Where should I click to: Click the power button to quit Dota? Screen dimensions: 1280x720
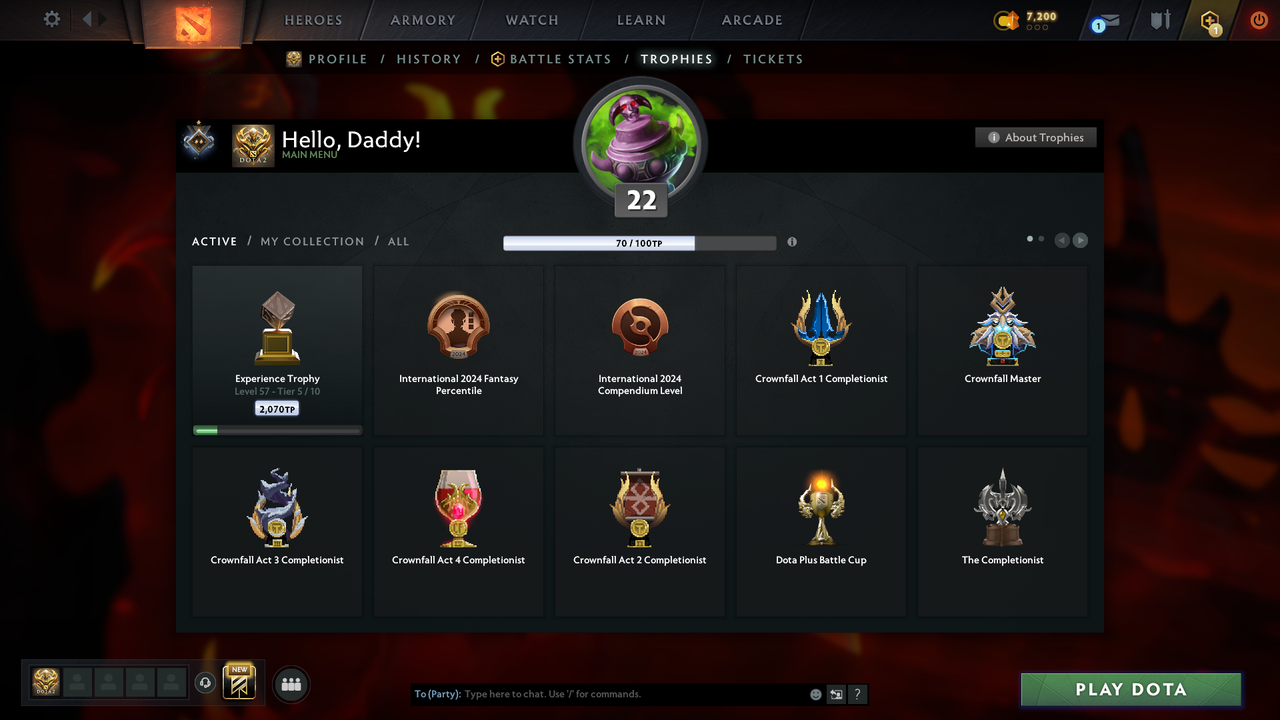click(1259, 19)
